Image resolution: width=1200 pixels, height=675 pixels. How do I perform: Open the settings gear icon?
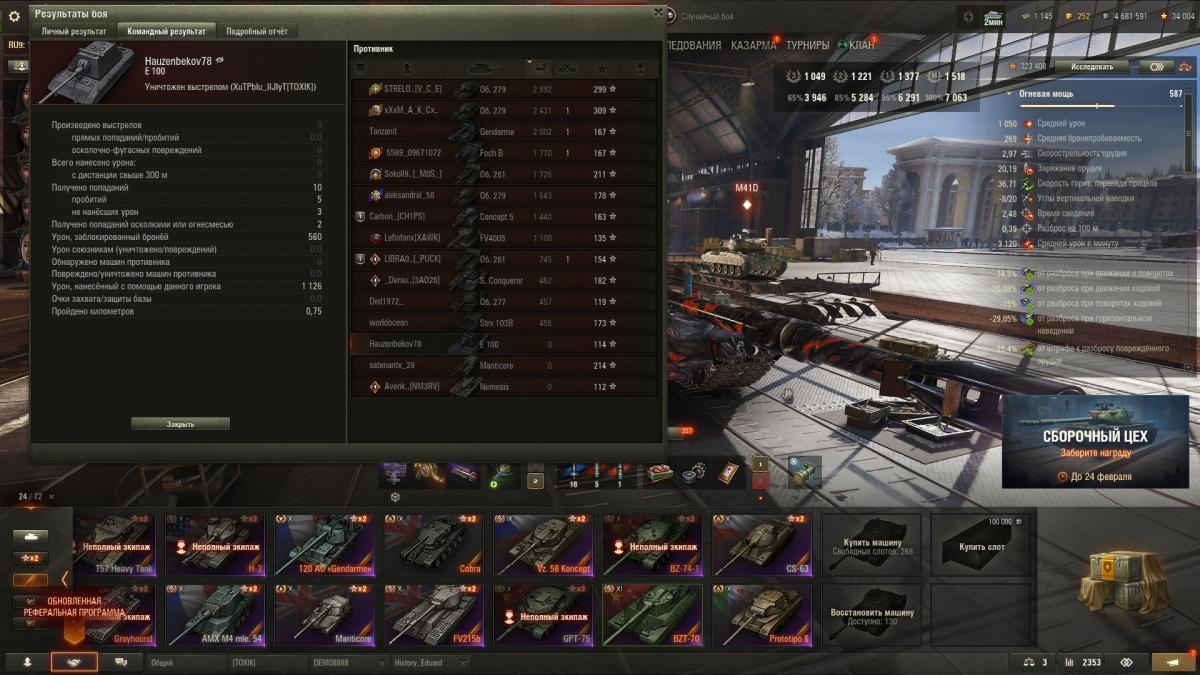coord(14,16)
